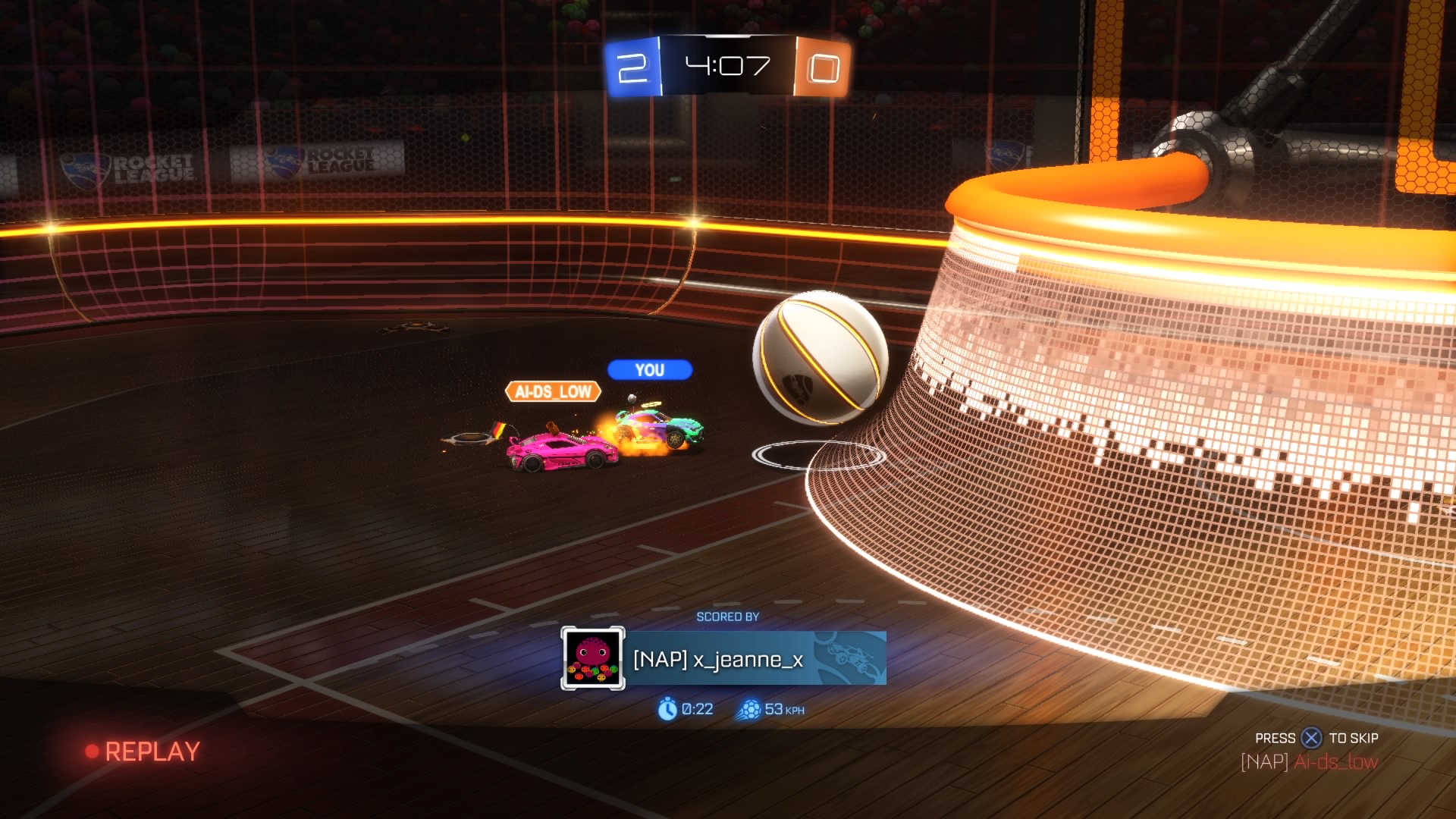The width and height of the screenshot is (1456, 819).
Task: Click the AI-DS_LOW player nameplate
Action: click(x=553, y=391)
